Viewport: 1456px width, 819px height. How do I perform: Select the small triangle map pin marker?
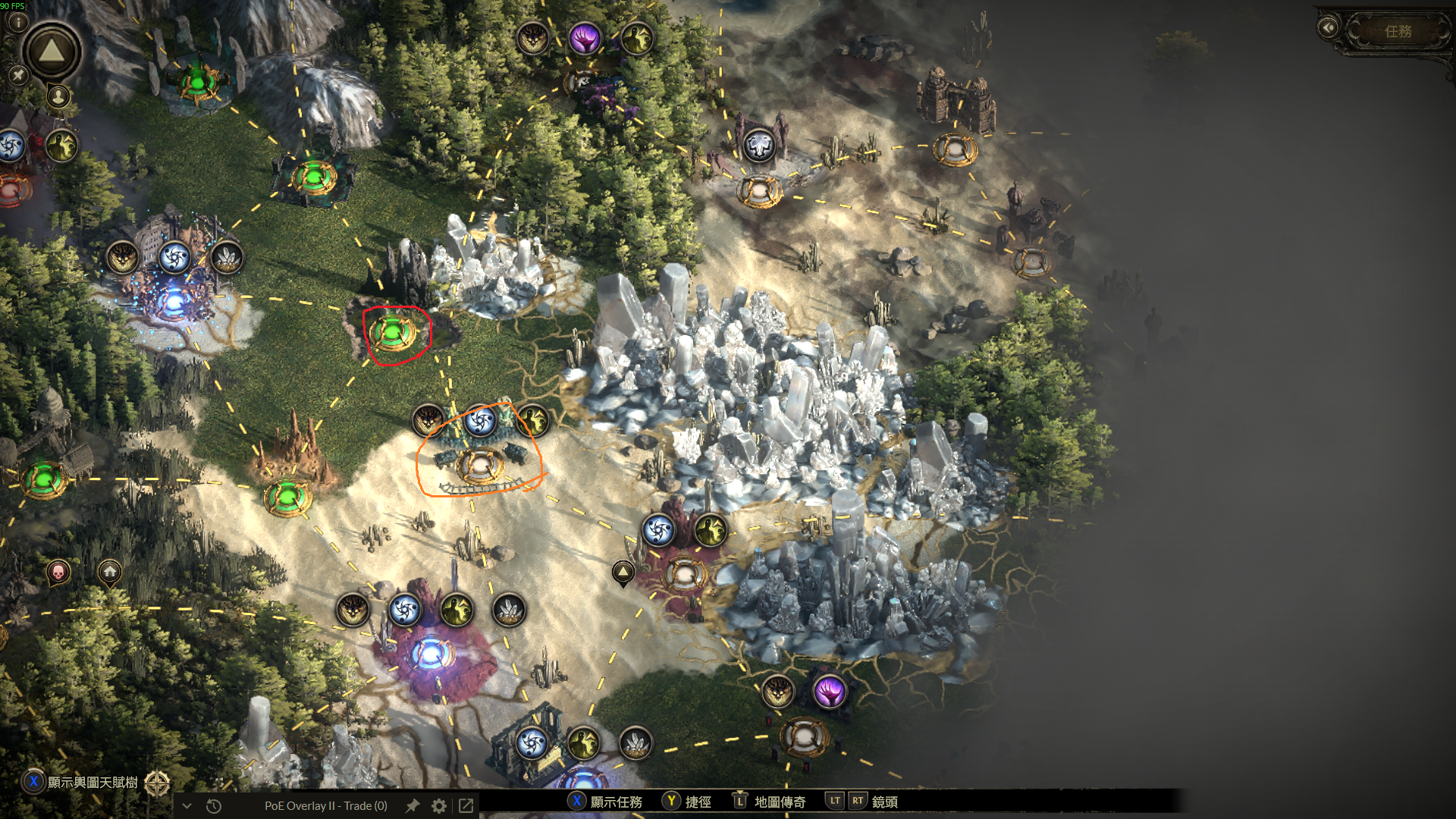click(623, 572)
